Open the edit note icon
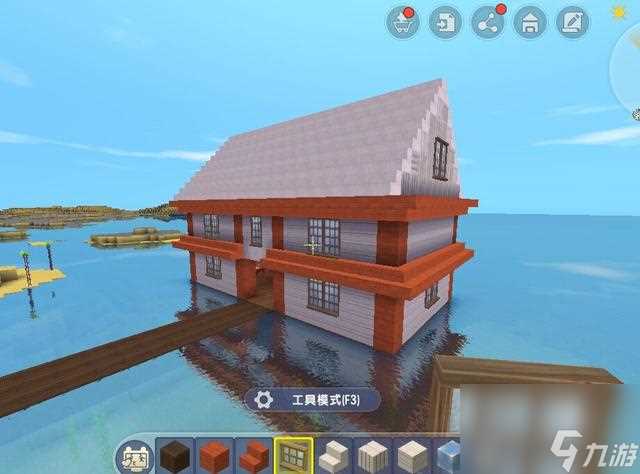640x474 pixels. coord(572,21)
